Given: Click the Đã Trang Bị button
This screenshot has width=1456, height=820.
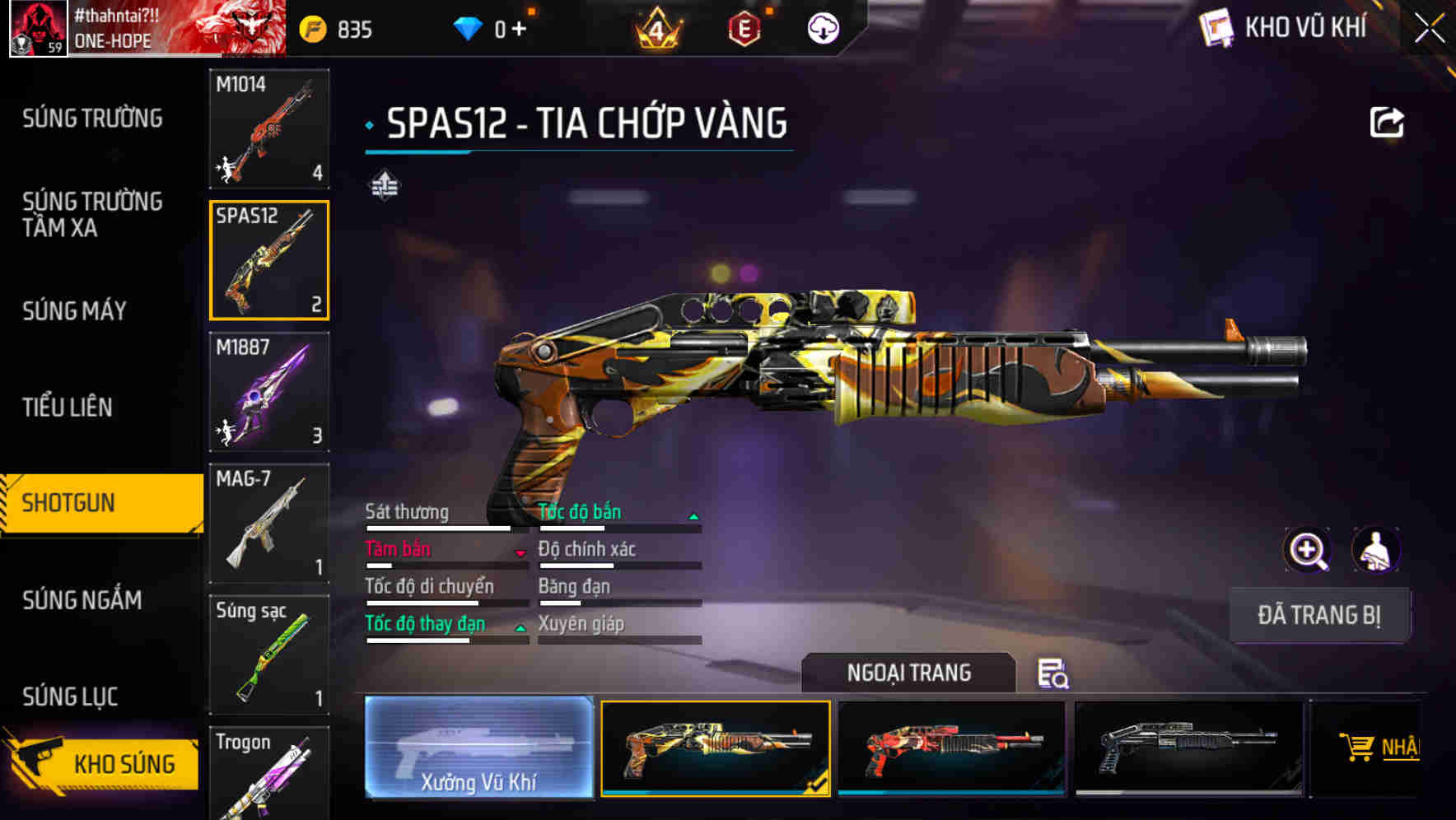Looking at the screenshot, I should 1318,615.
